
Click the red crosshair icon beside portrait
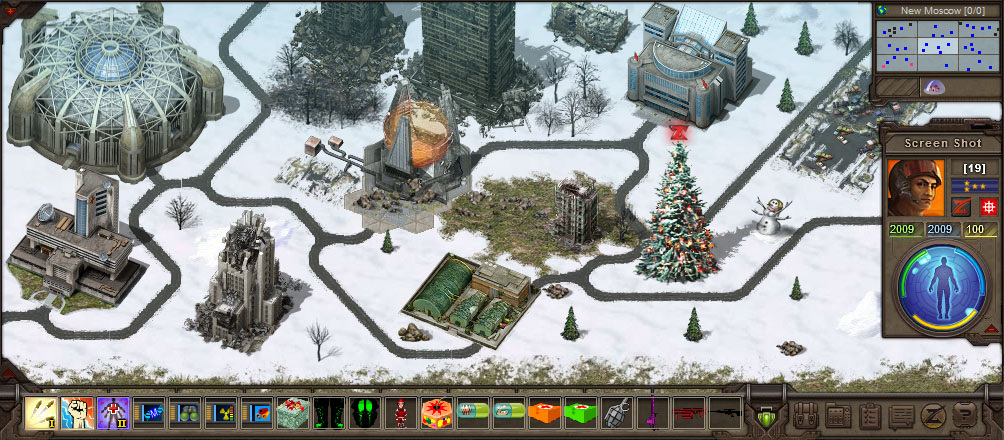click(985, 206)
